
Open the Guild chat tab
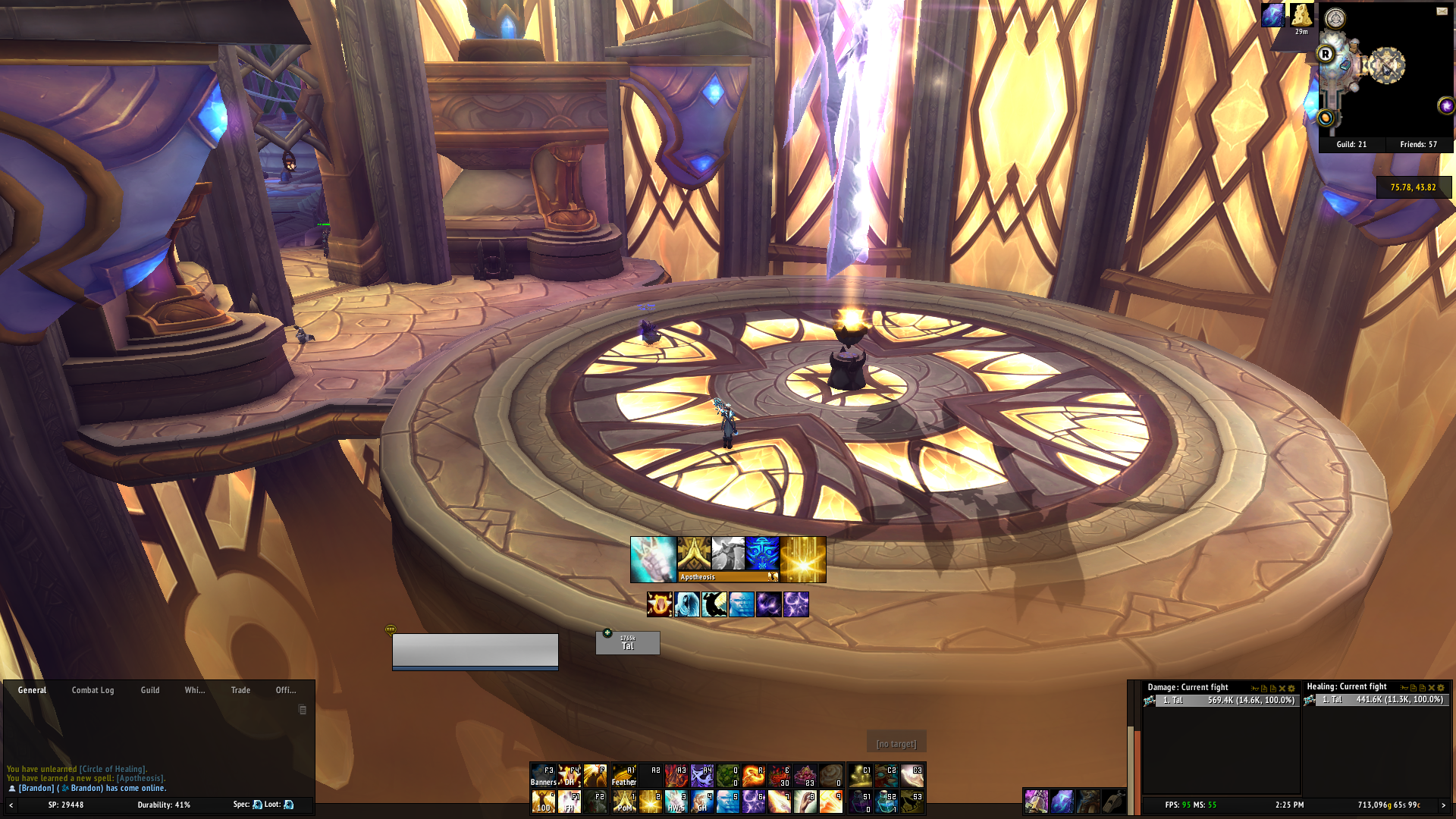click(x=150, y=690)
